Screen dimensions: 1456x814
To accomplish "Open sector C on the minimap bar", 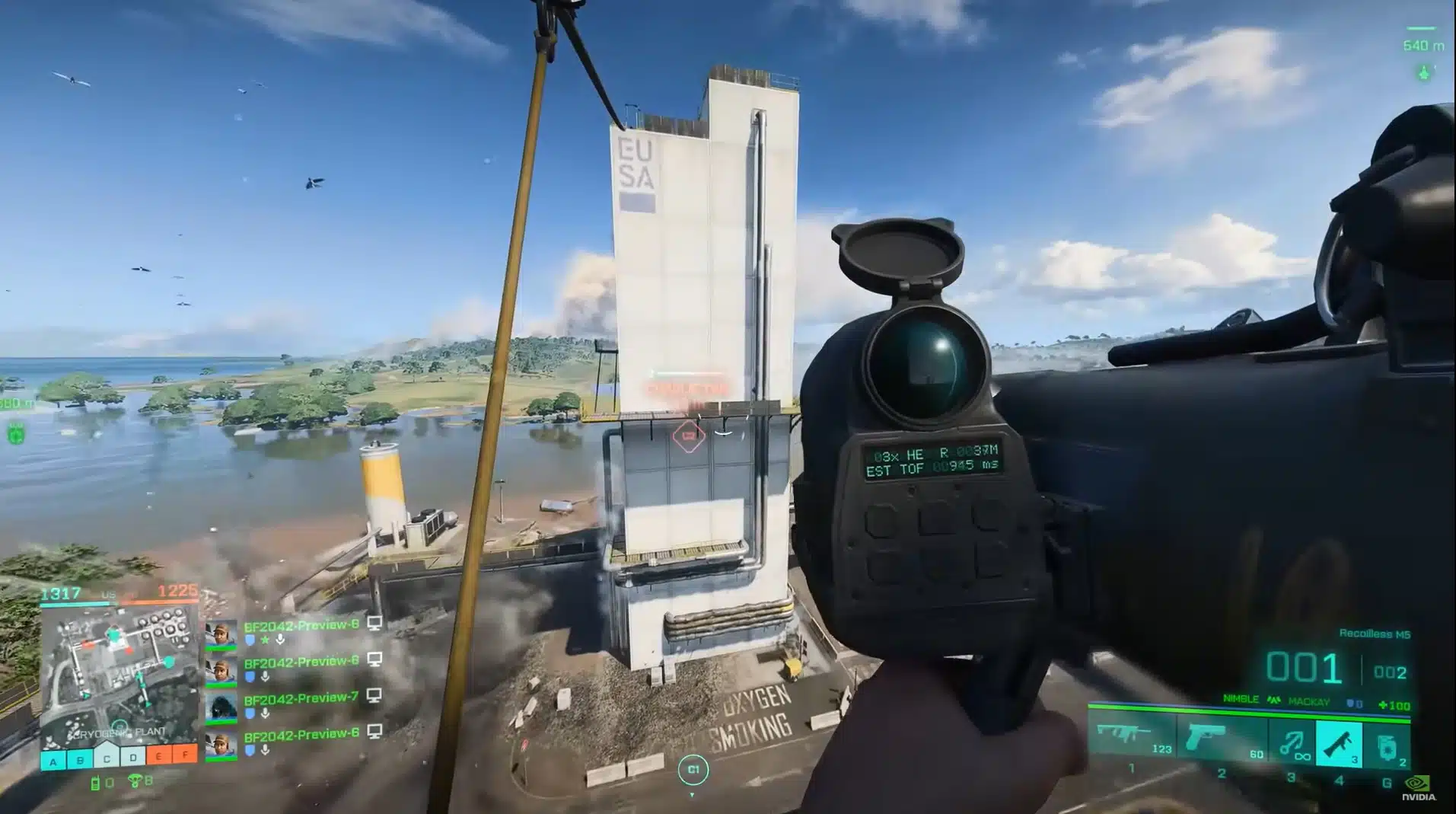I will pos(107,758).
